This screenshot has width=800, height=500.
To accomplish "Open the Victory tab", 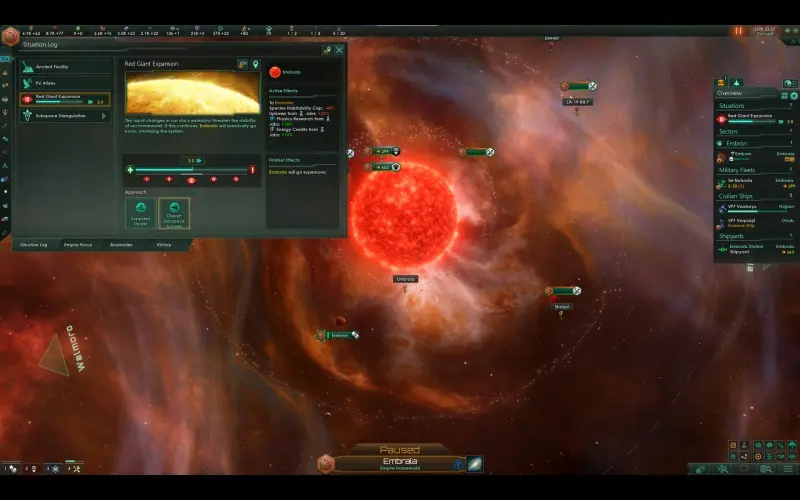I will pos(163,244).
